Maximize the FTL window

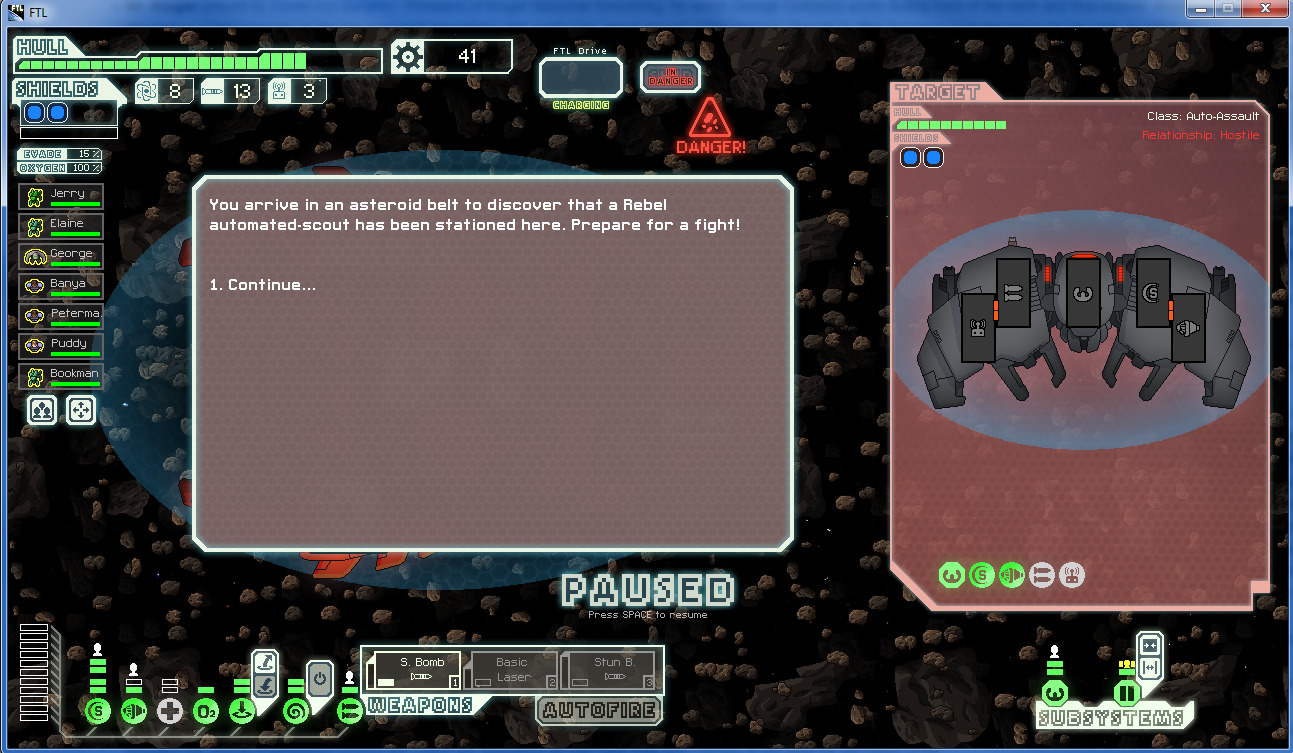coord(1226,9)
